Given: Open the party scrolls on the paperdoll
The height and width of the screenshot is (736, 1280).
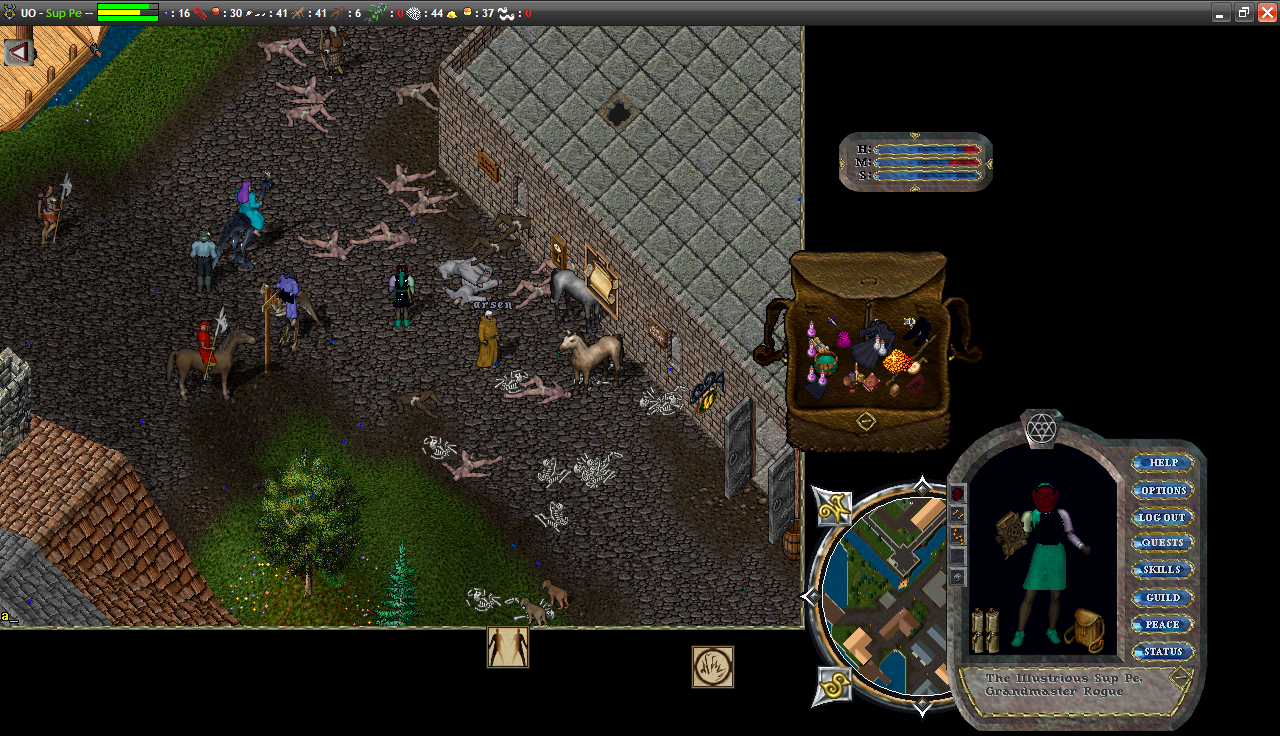Looking at the screenshot, I should (x=985, y=630).
